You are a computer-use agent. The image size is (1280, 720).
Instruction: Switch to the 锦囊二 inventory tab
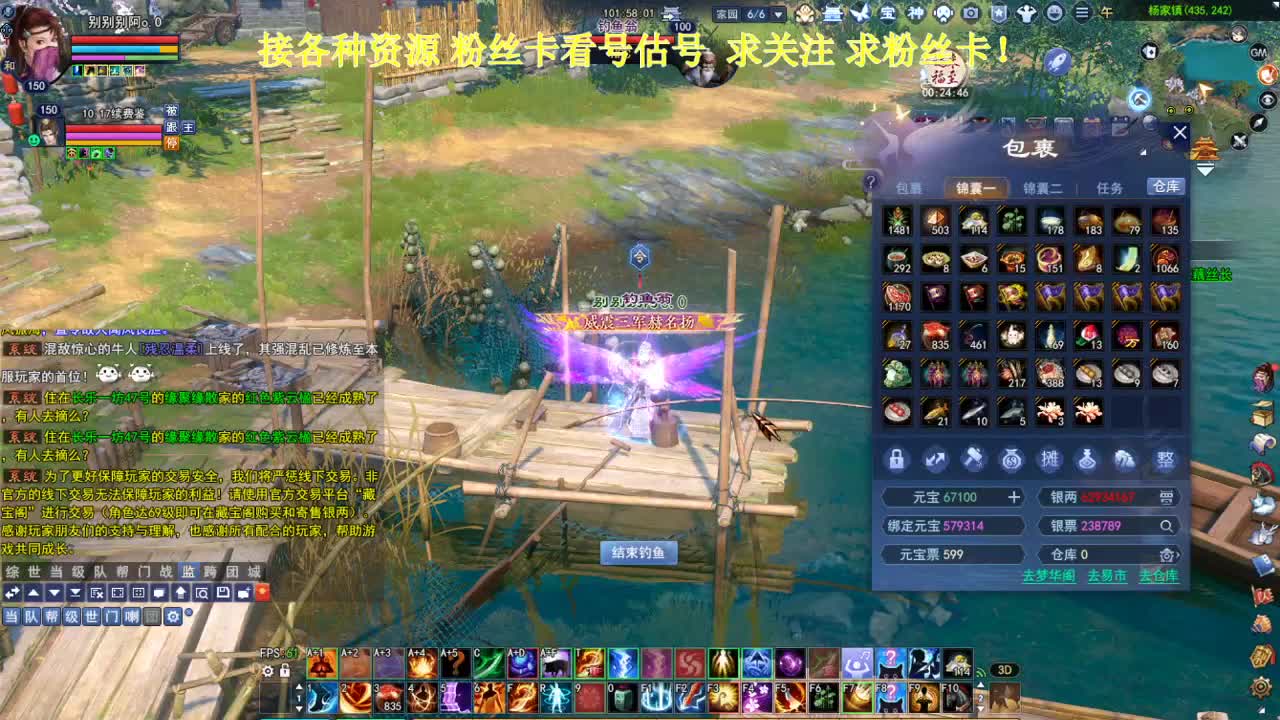1040,186
